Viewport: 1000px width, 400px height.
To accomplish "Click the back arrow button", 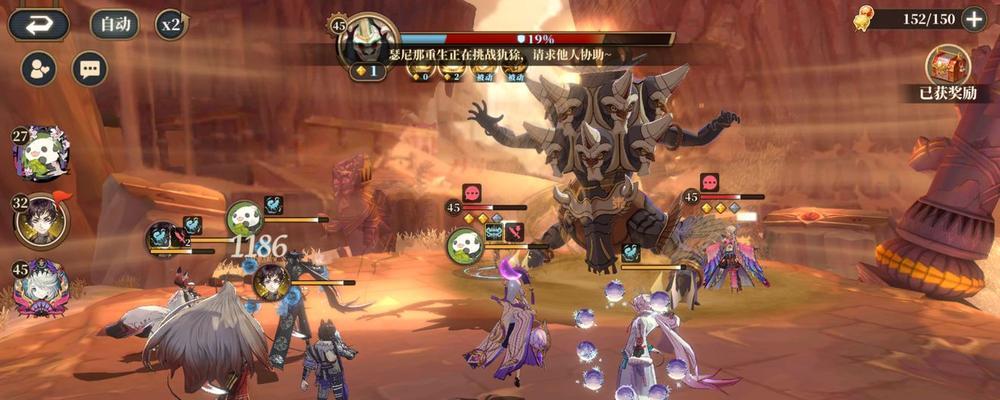I will coord(39,24).
